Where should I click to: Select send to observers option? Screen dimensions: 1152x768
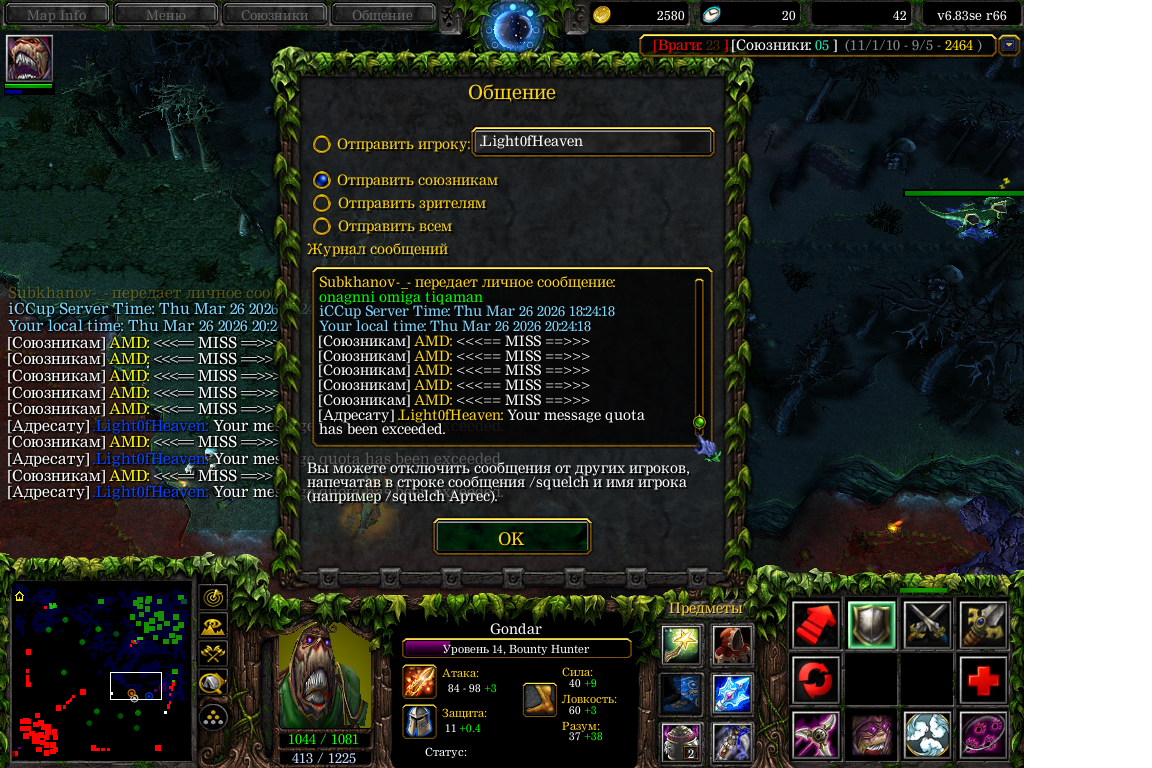(x=322, y=203)
